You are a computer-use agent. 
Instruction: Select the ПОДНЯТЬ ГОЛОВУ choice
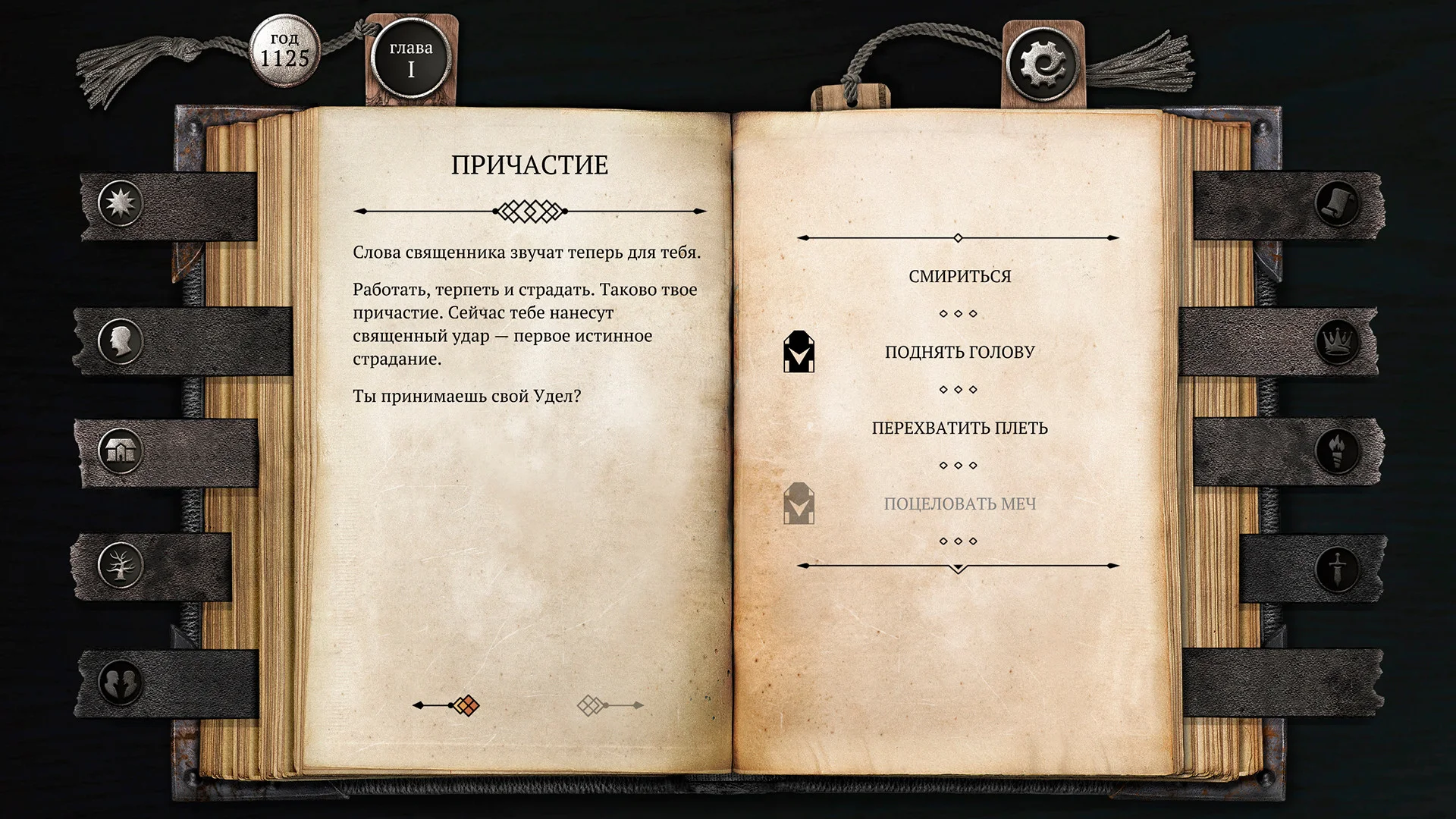click(x=959, y=351)
